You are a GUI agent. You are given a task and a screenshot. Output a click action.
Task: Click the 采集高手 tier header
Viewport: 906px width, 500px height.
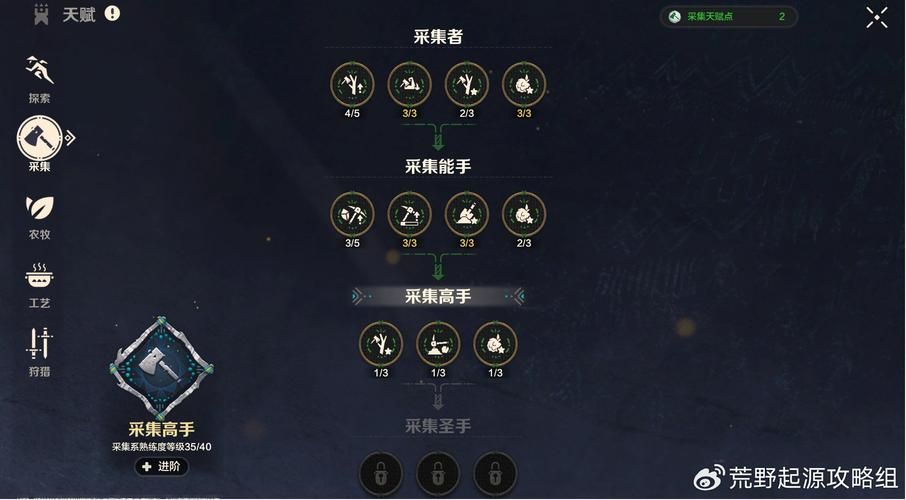(438, 296)
